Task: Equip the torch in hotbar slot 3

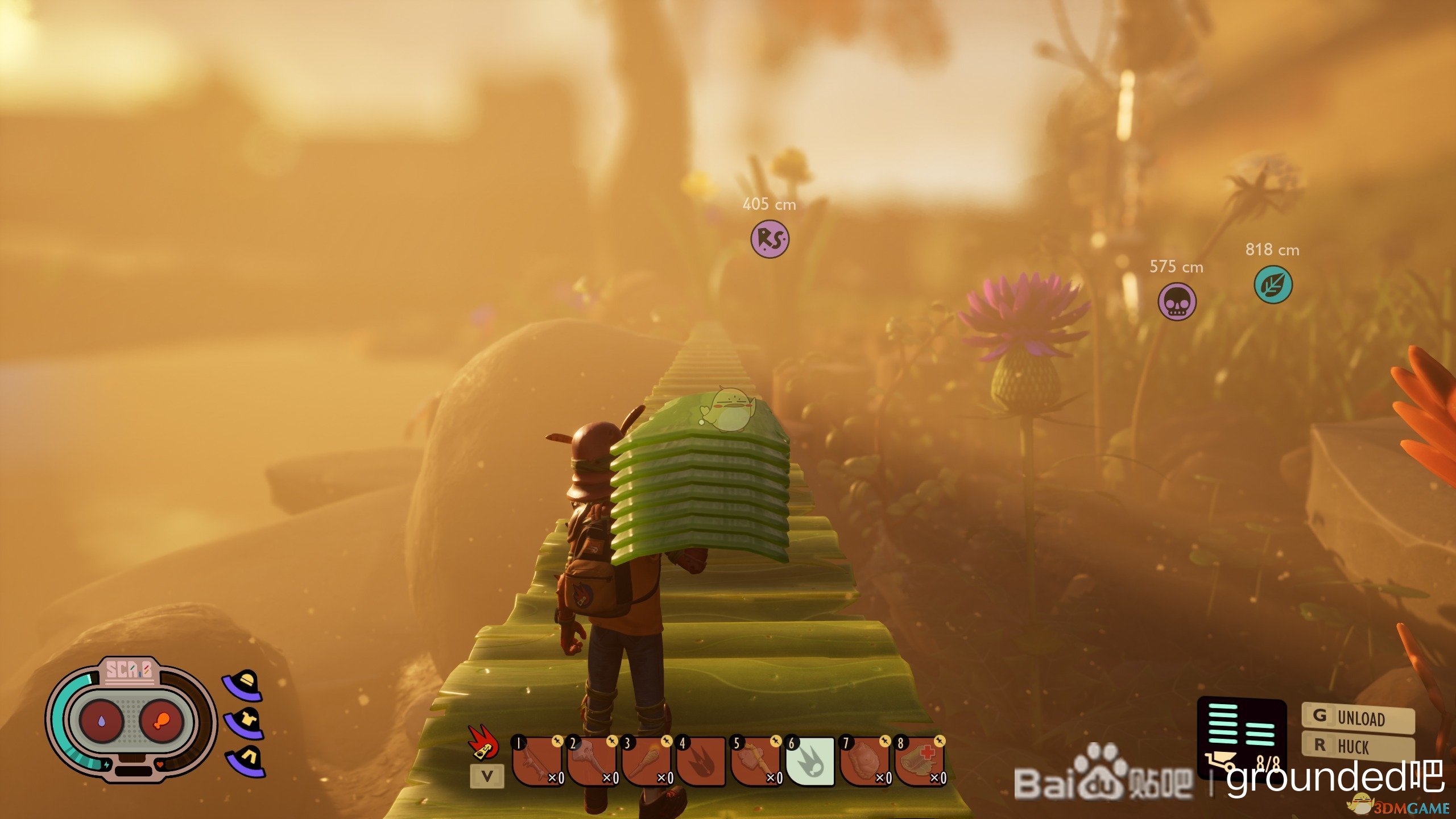Action: pos(646,761)
